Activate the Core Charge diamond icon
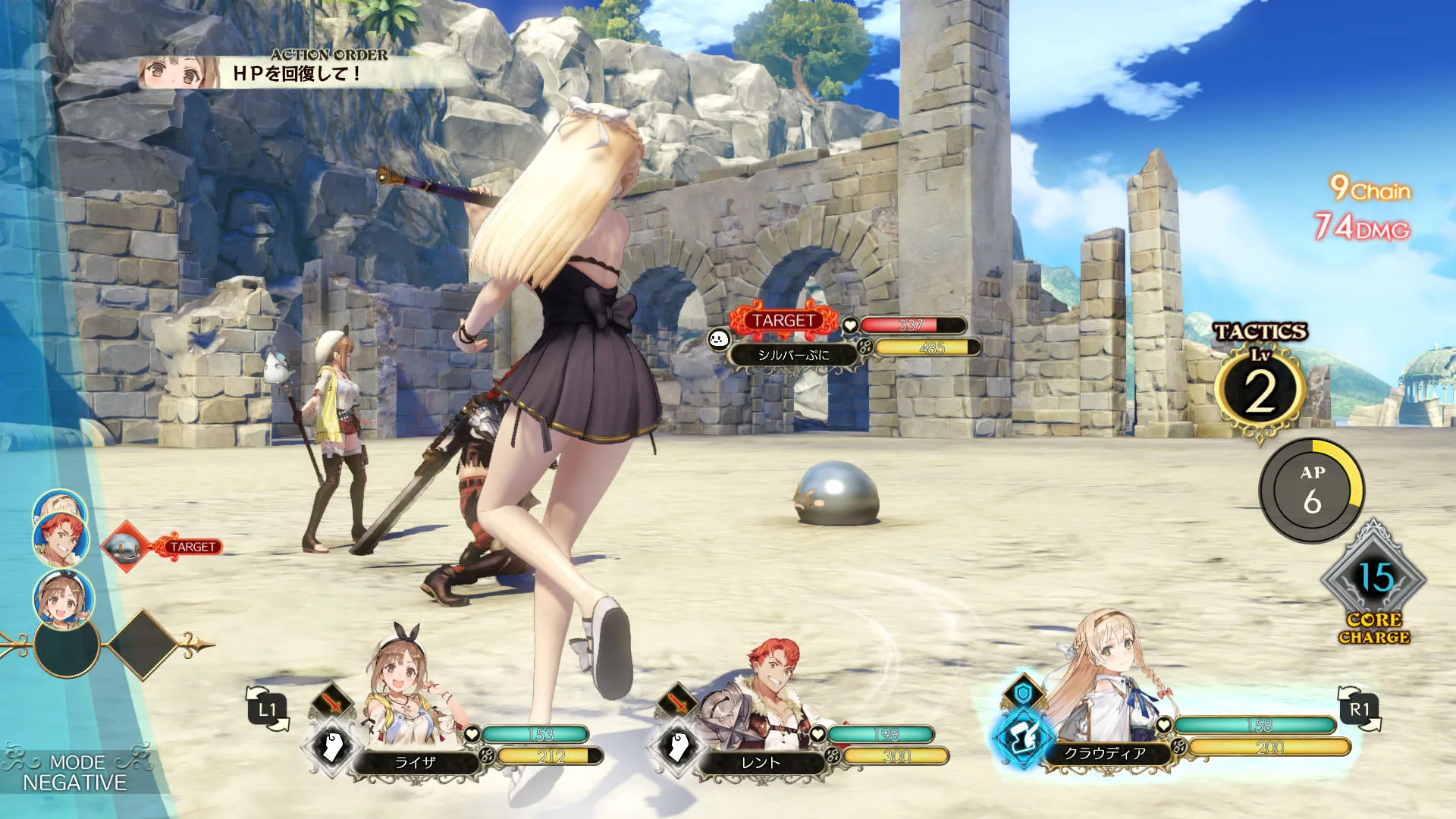The height and width of the screenshot is (819, 1456). (x=1373, y=580)
